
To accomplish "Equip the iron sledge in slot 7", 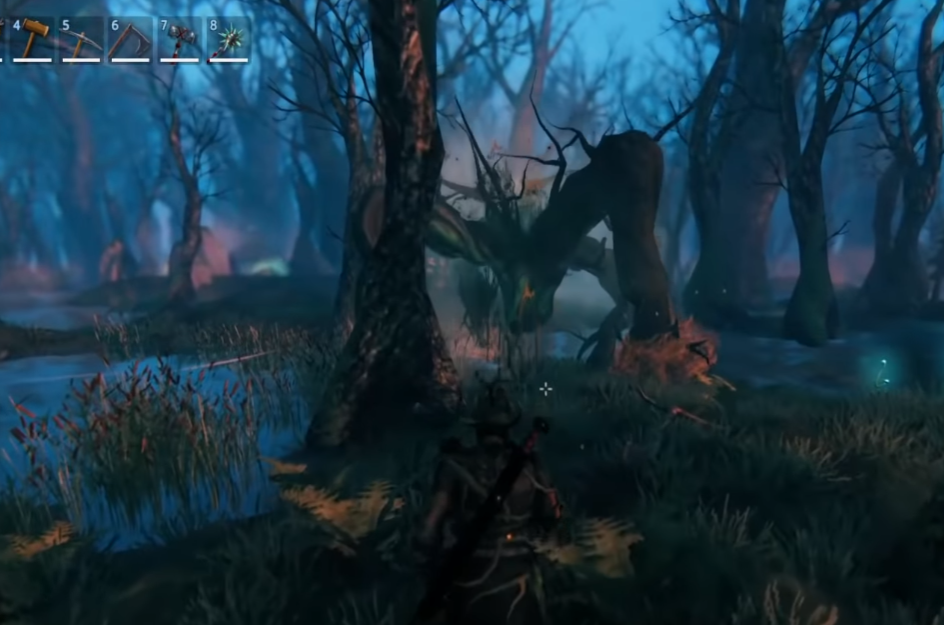I will (x=180, y=40).
